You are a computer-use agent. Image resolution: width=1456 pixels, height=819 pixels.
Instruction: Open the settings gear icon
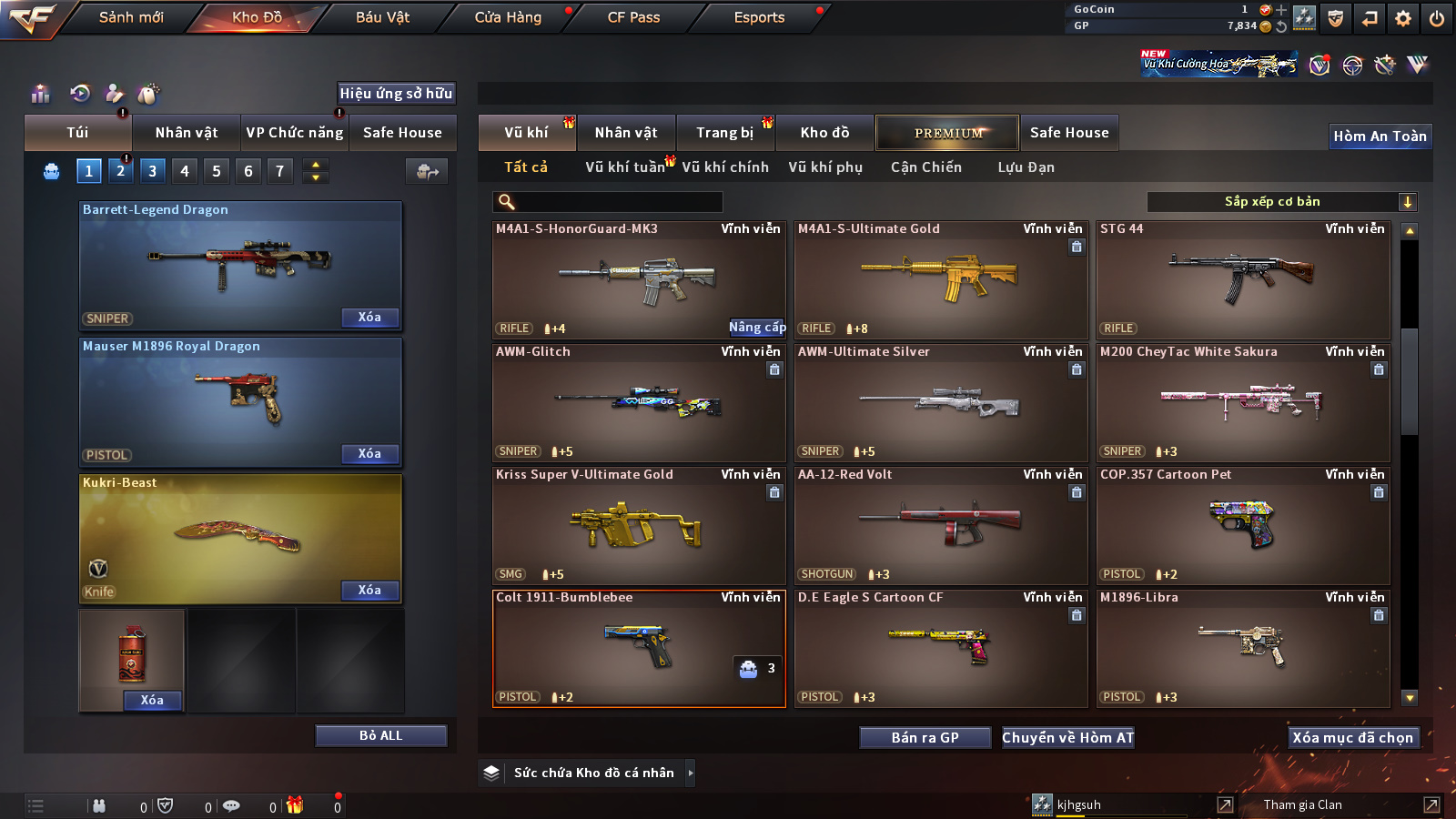click(x=1403, y=18)
